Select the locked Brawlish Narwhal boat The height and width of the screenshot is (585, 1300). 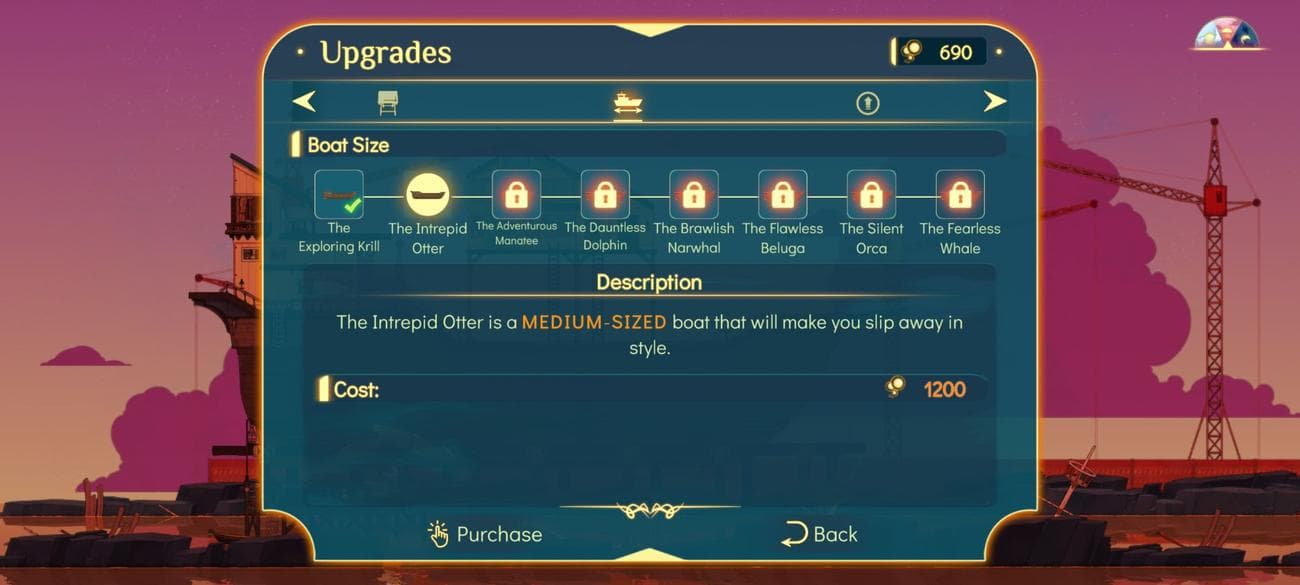tap(693, 195)
